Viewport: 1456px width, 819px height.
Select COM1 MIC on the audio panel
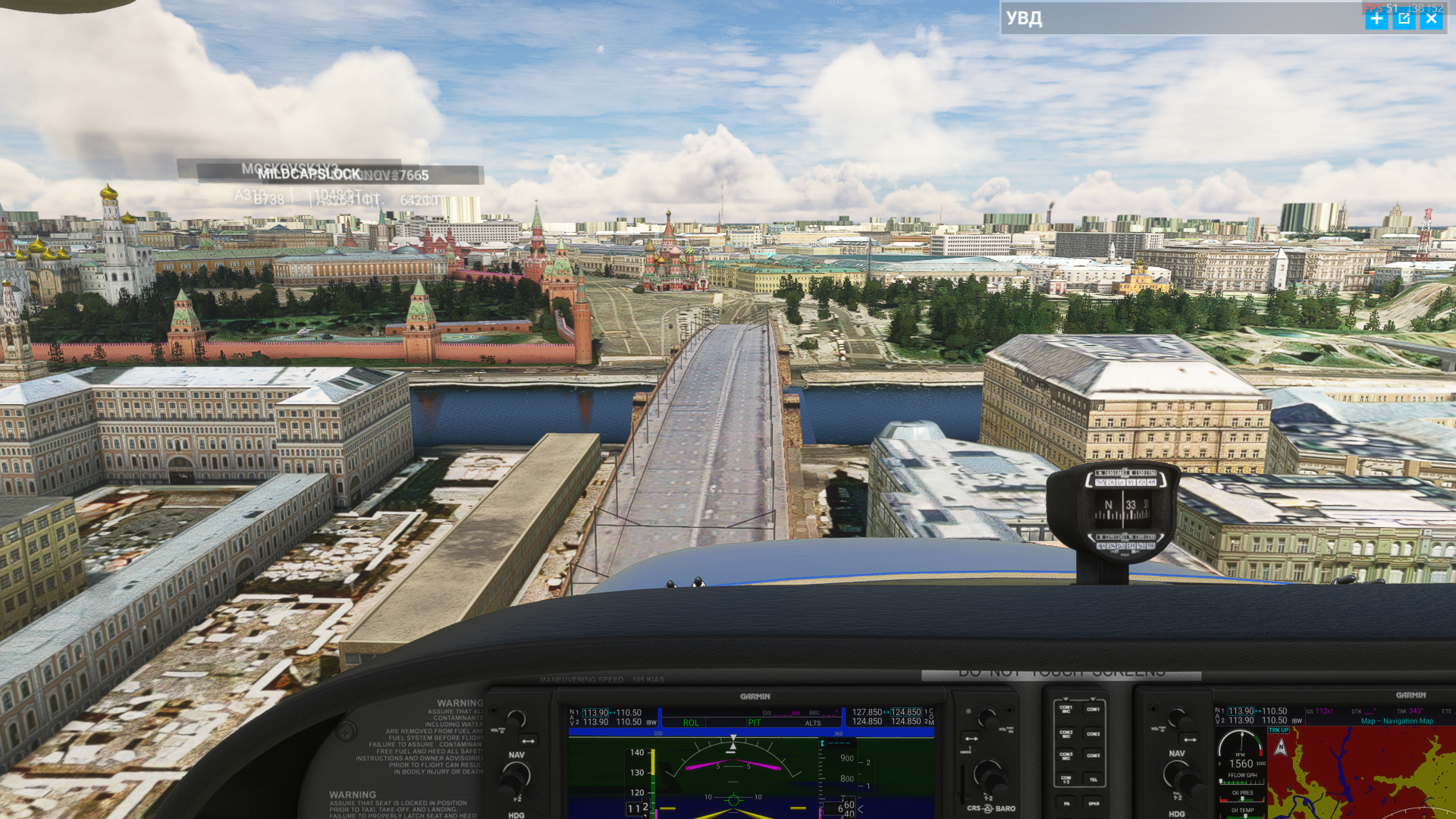click(x=1066, y=709)
